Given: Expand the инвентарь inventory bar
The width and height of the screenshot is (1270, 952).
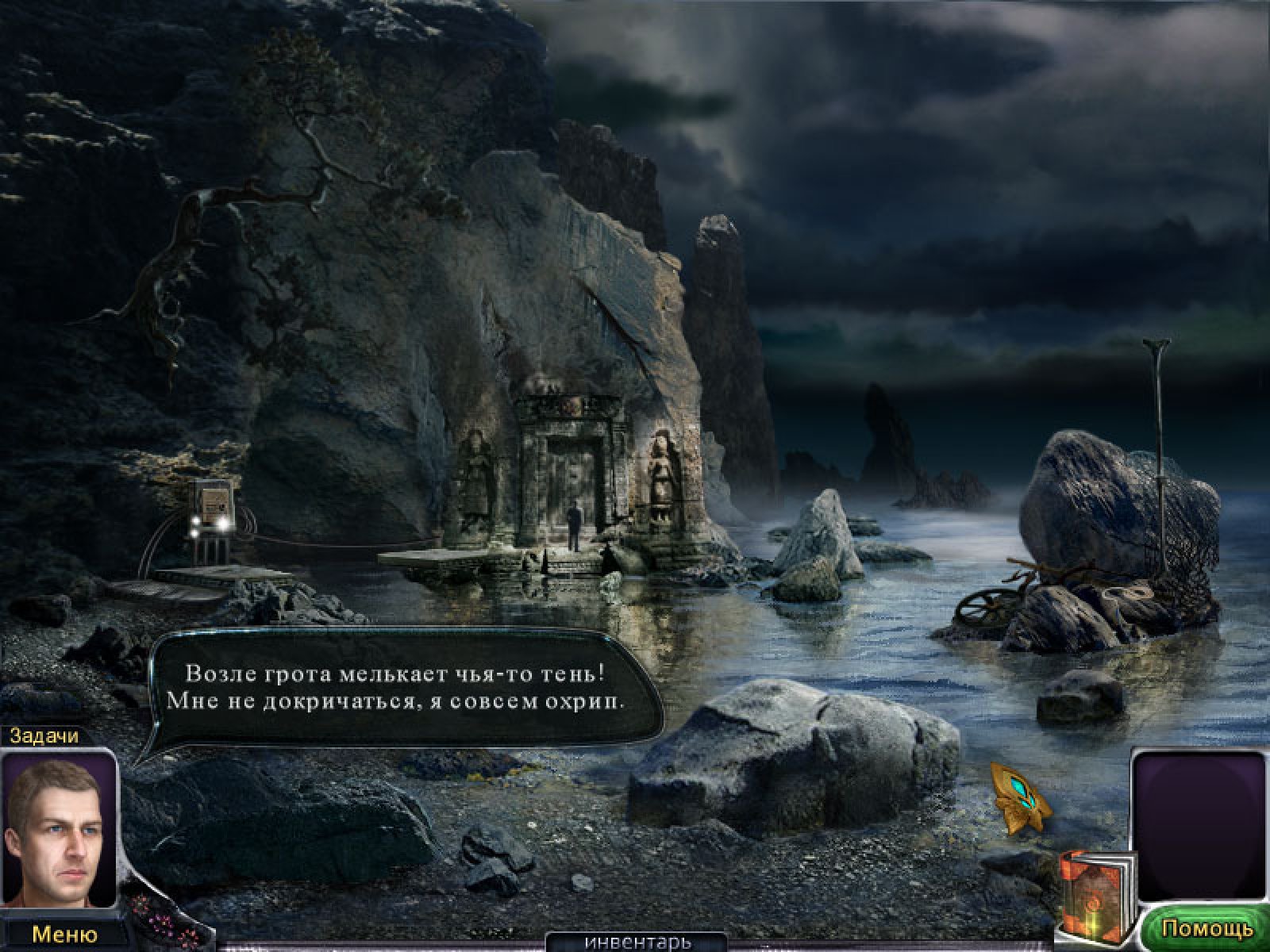Looking at the screenshot, I should 637,942.
